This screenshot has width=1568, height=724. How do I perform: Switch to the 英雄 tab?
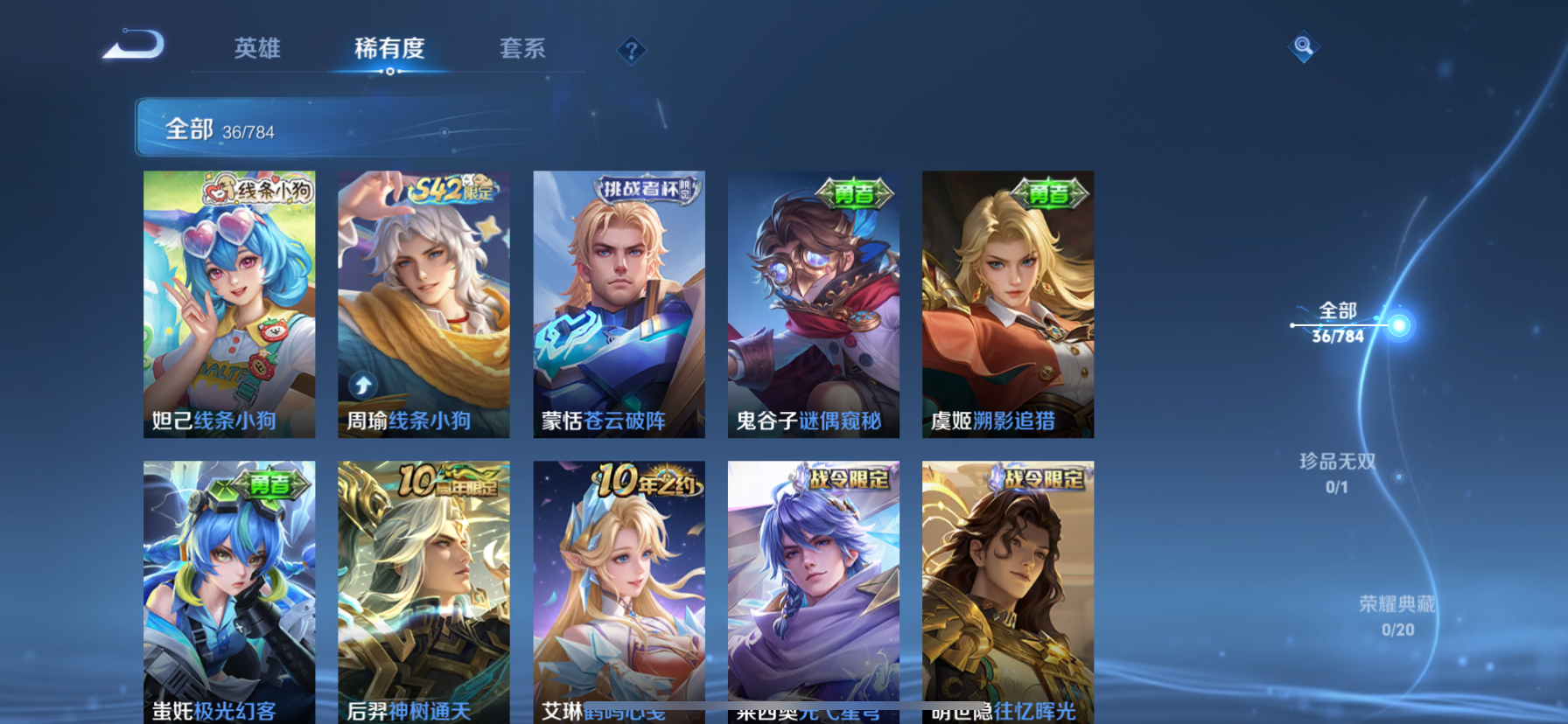tap(255, 50)
